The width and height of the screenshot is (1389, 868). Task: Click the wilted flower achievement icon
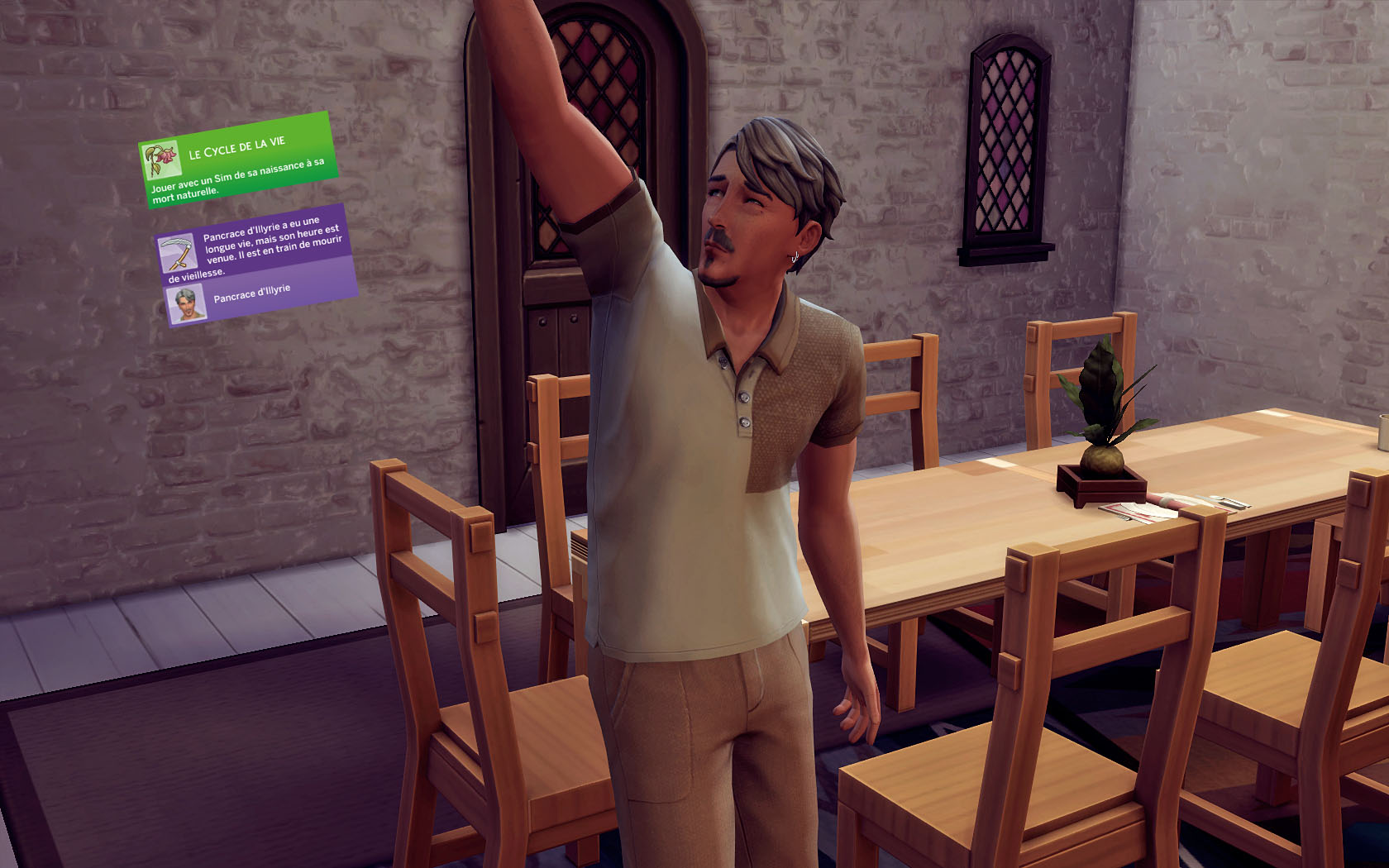click(x=160, y=160)
